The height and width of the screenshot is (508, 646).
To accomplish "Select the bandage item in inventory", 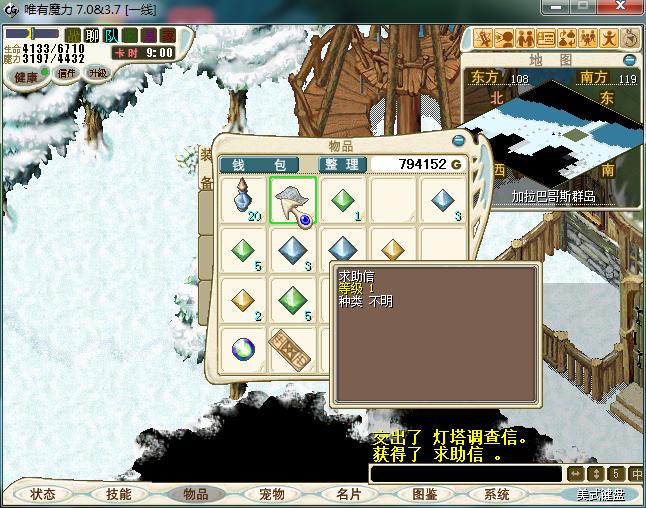I will [293, 347].
